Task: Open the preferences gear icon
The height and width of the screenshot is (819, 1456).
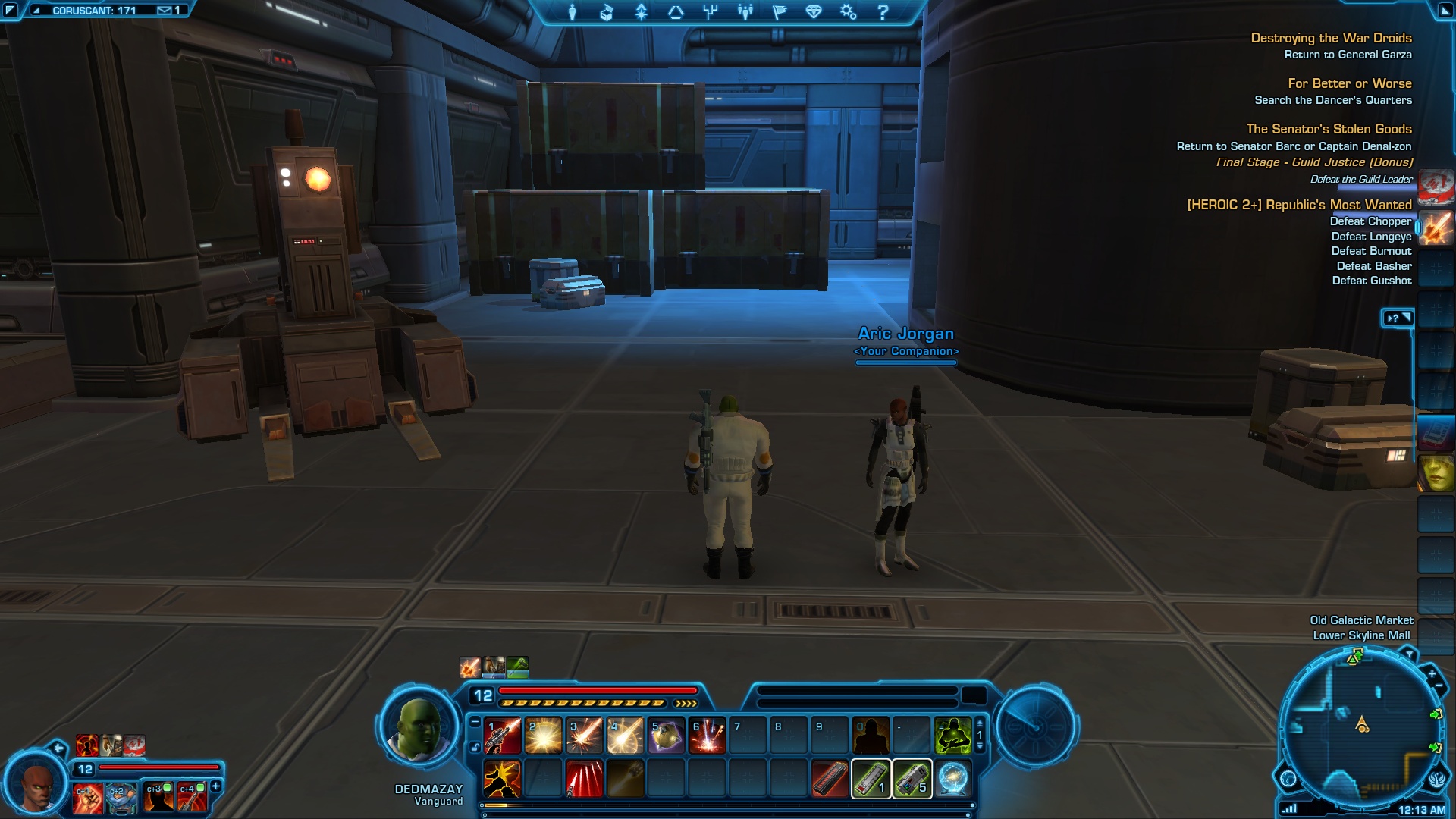Action: tap(848, 12)
